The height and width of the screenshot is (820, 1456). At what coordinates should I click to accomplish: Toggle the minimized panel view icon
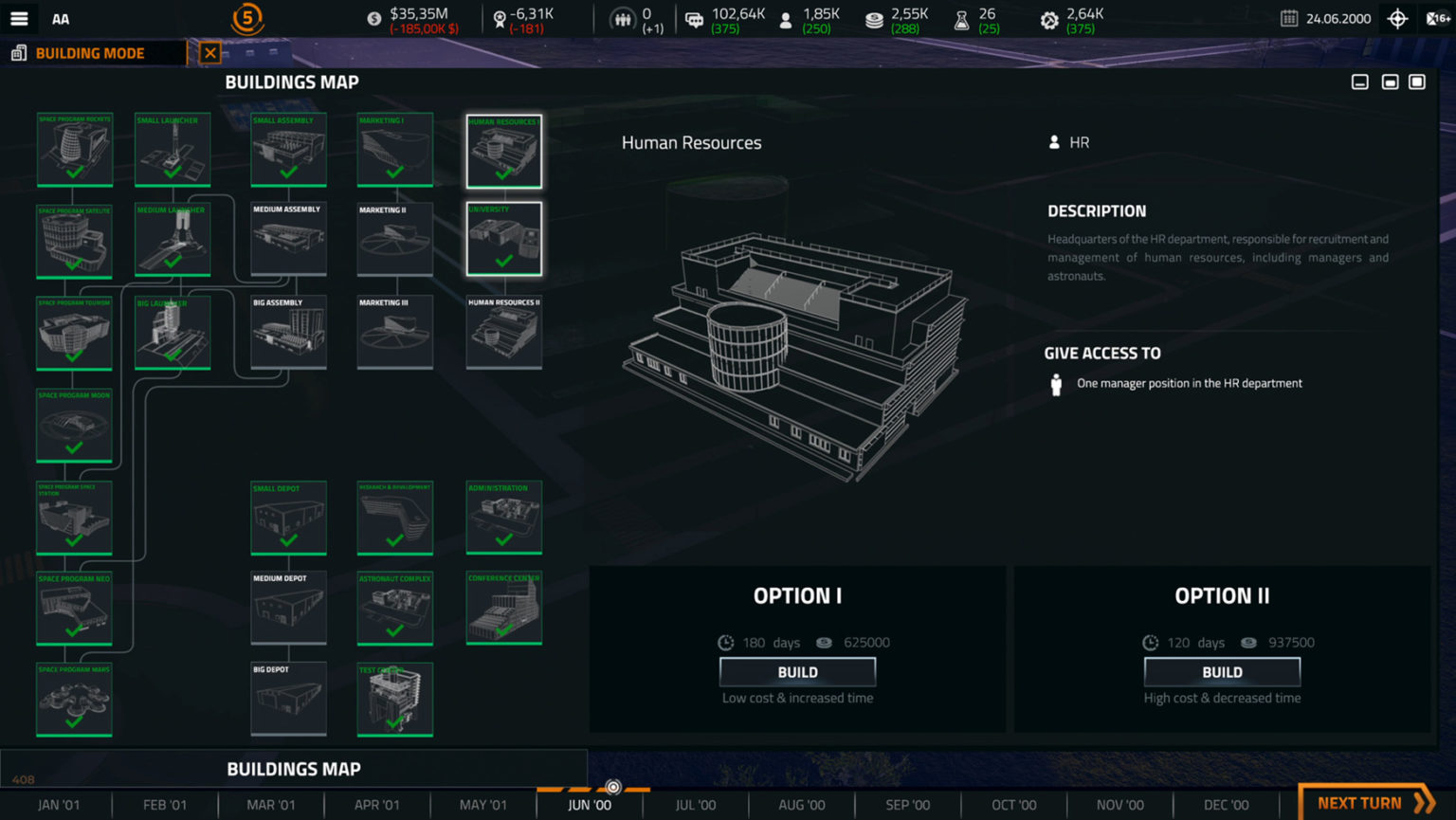coord(1359,82)
